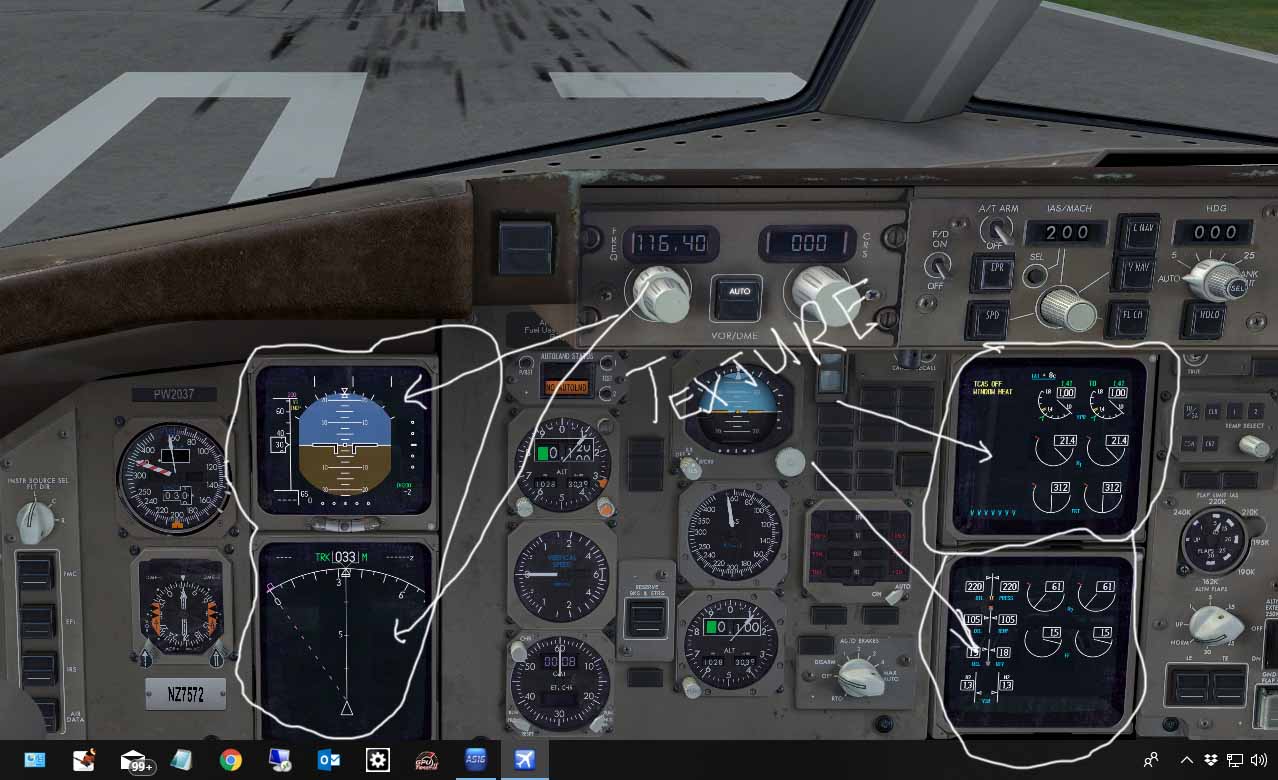This screenshot has height=780, width=1278.
Task: Click the RESERVE BRKS & STRG switch
Action: coord(645,620)
